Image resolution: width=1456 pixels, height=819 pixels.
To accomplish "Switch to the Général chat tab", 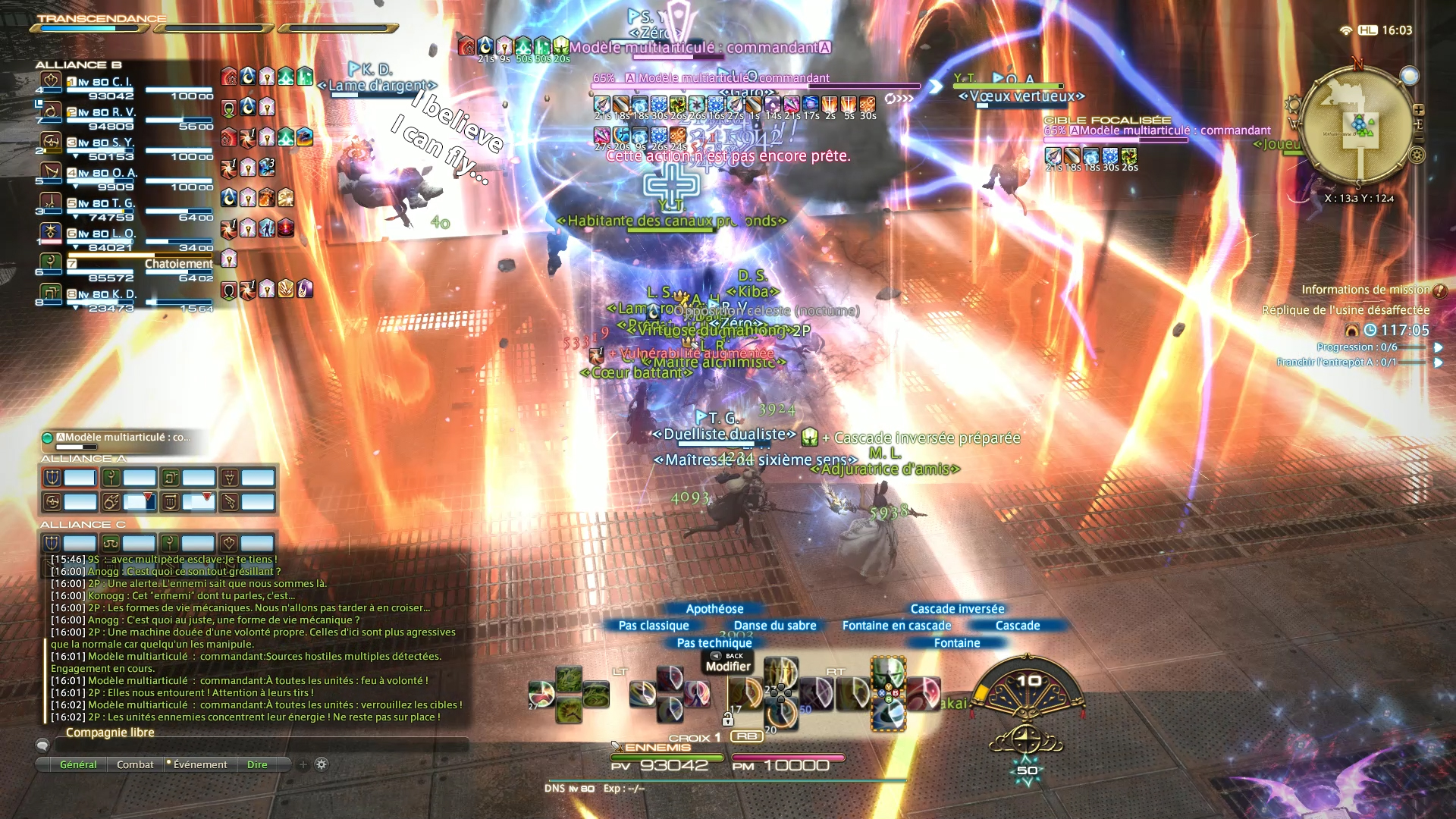I will point(78,764).
